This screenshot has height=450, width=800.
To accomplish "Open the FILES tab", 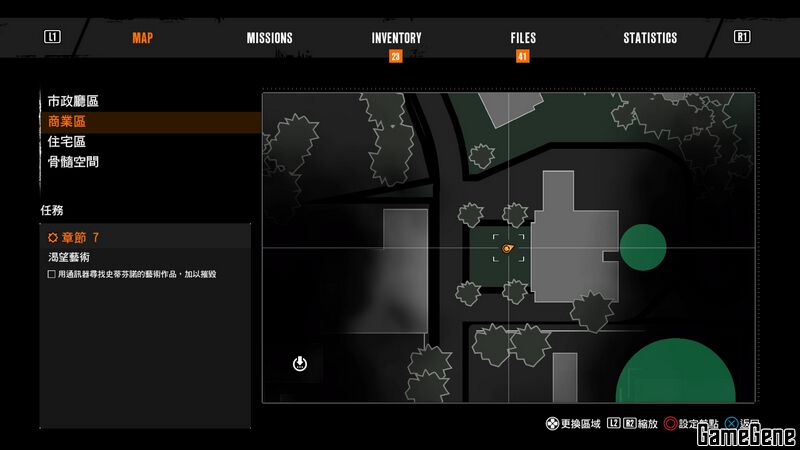I will [x=523, y=38].
